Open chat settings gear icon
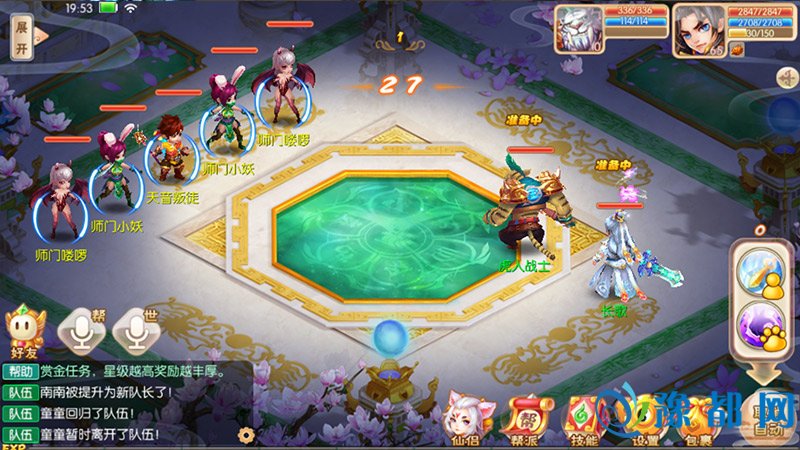800x450 pixels. pyautogui.click(x=246, y=436)
